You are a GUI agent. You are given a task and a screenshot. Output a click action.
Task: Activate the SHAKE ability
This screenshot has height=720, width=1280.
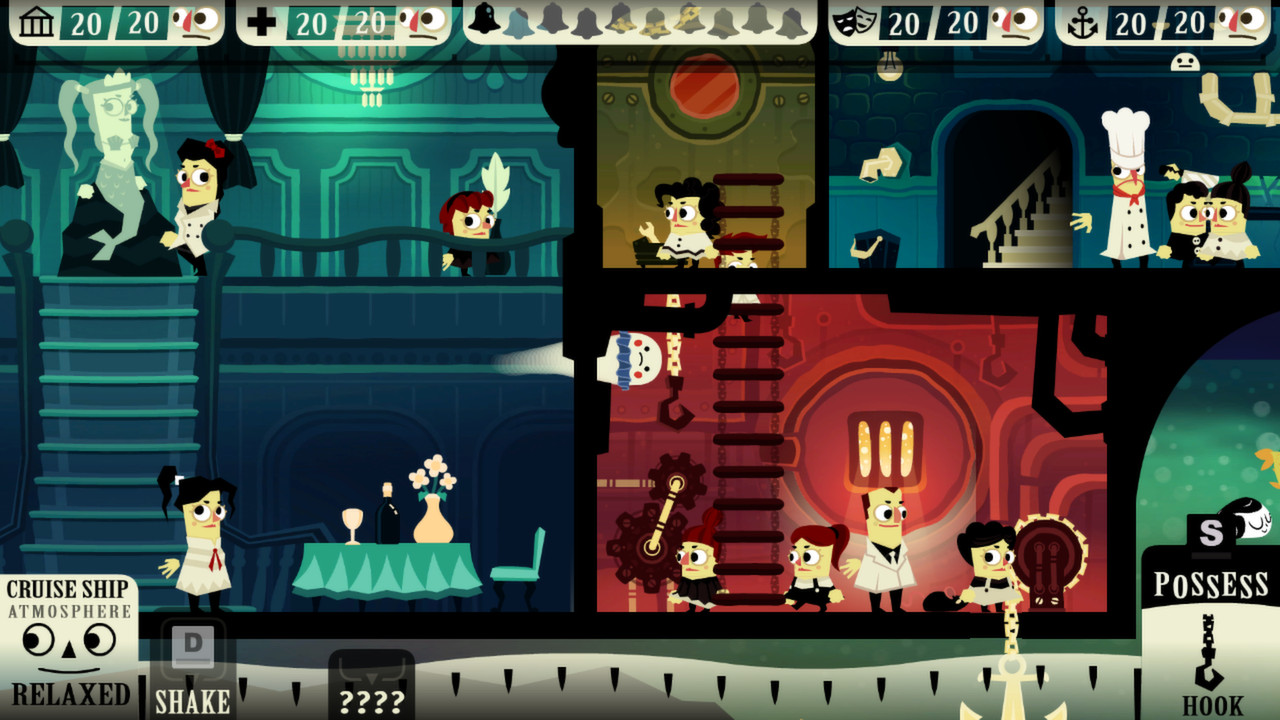191,699
